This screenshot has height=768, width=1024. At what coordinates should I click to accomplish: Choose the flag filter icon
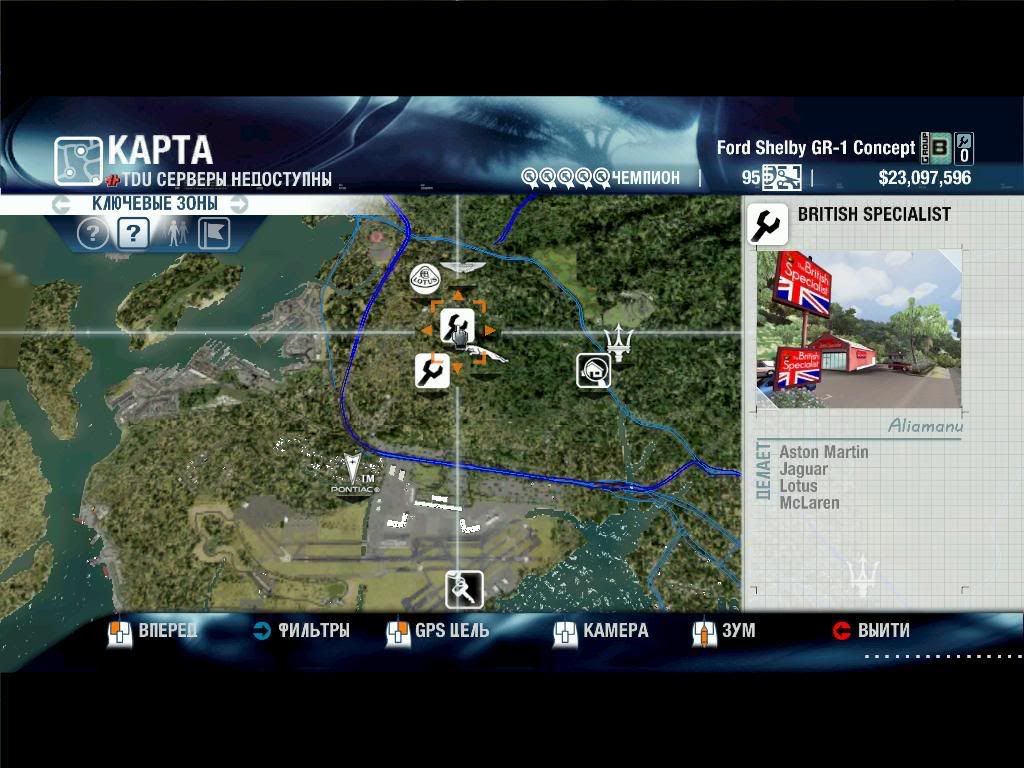coord(214,234)
